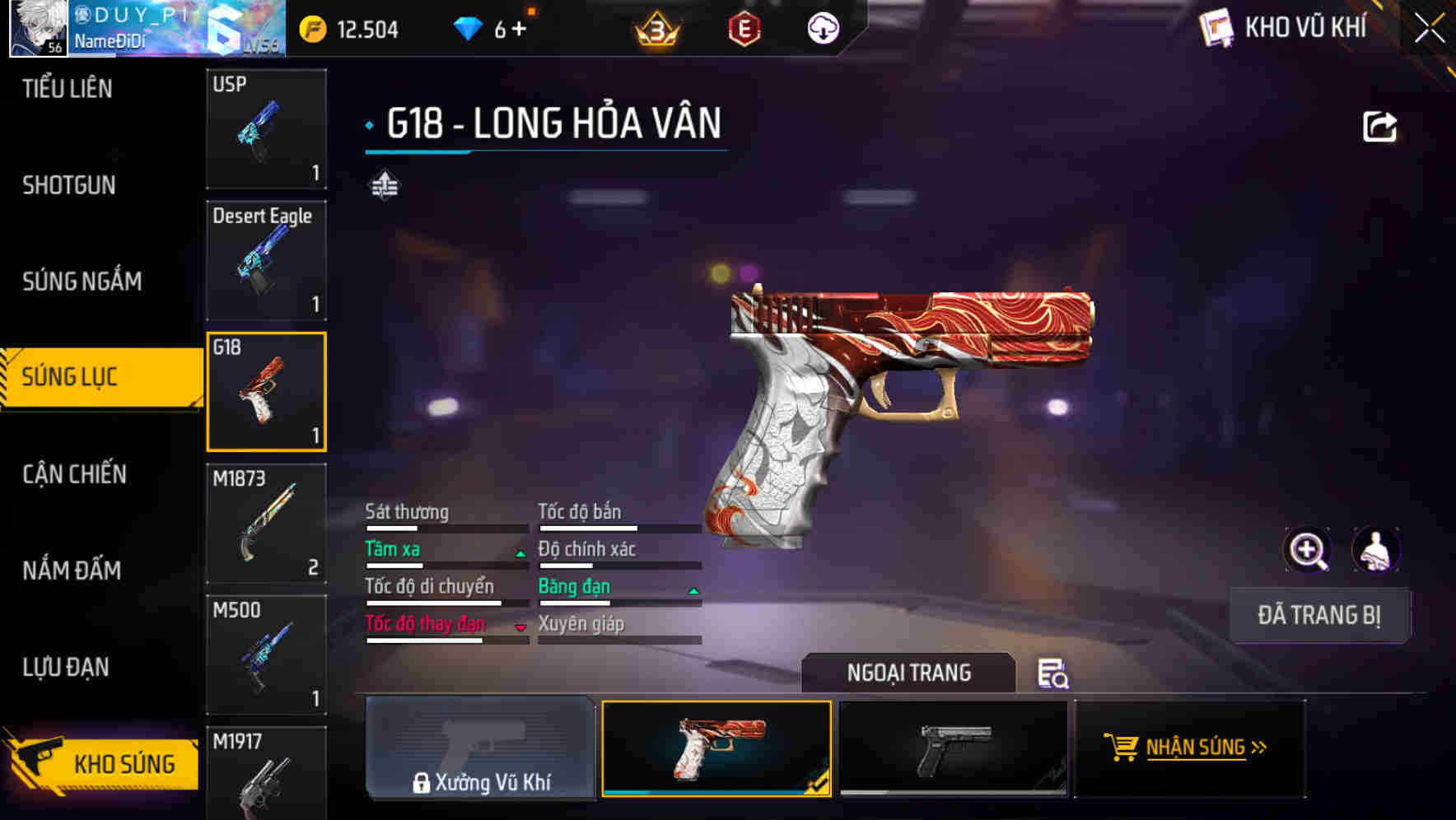This screenshot has height=820, width=1456.
Task: Choose the M500 weapon slot
Action: click(266, 655)
